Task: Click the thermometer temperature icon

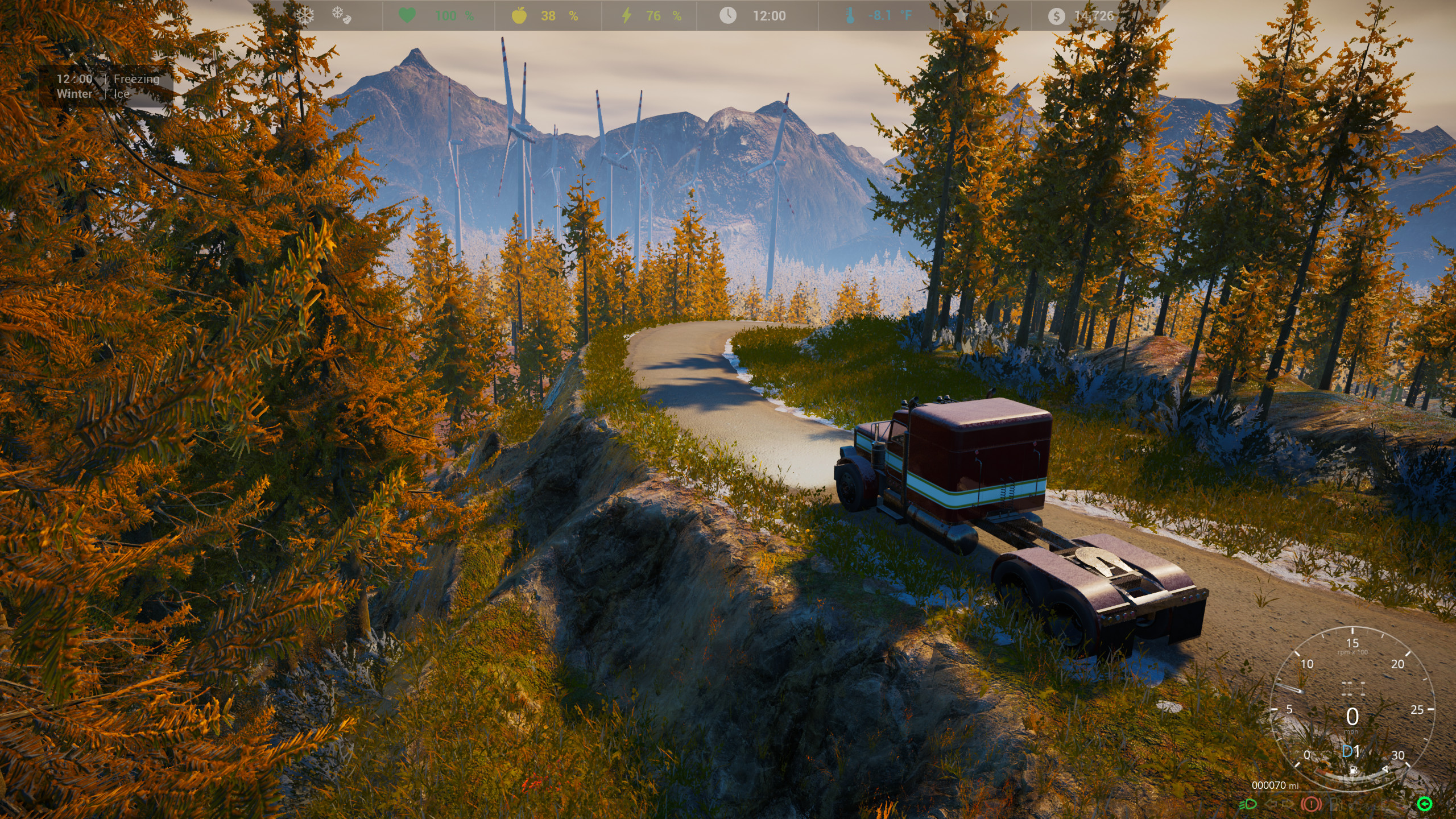Action: pyautogui.click(x=849, y=15)
